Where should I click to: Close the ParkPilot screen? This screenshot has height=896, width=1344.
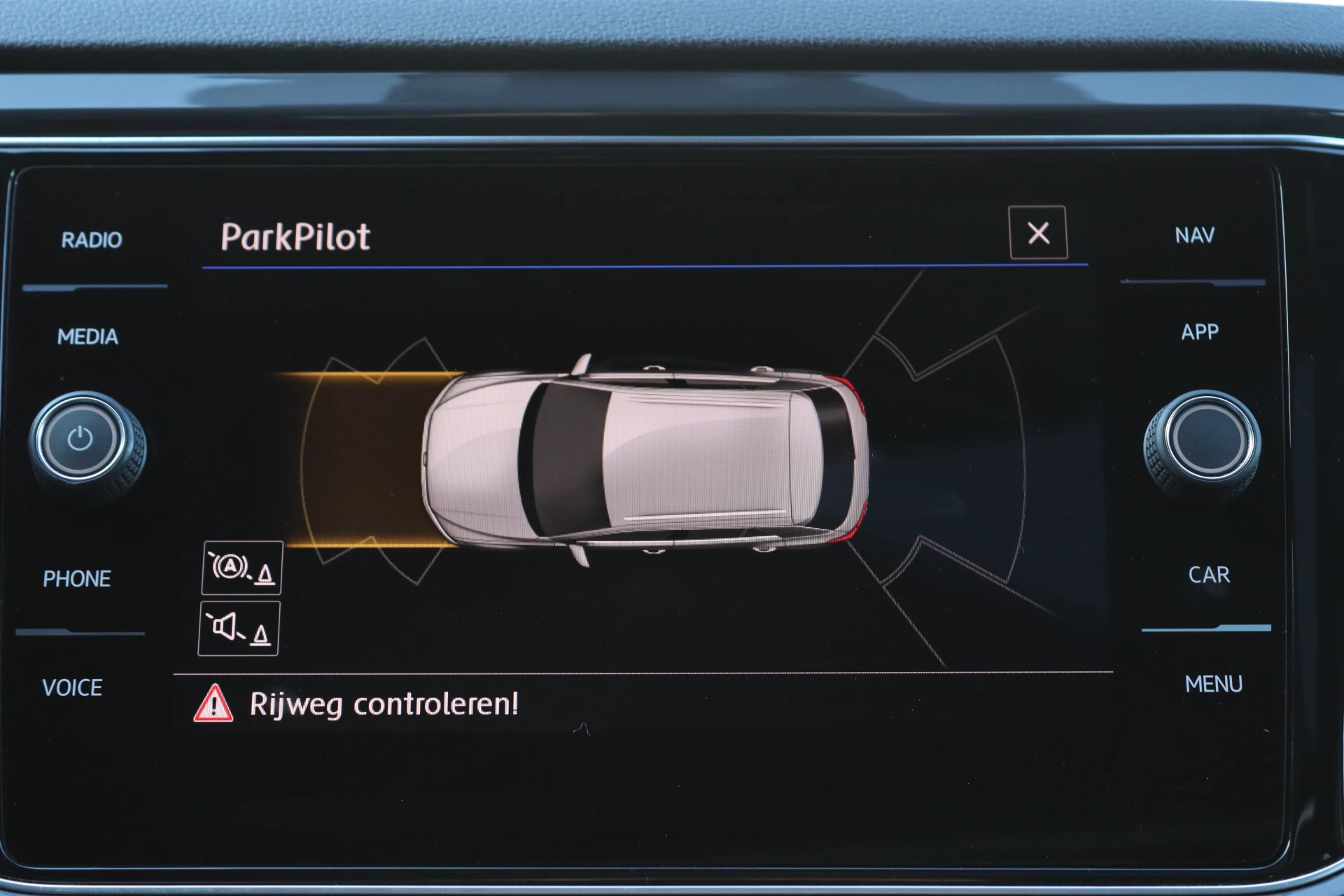click(x=1037, y=233)
